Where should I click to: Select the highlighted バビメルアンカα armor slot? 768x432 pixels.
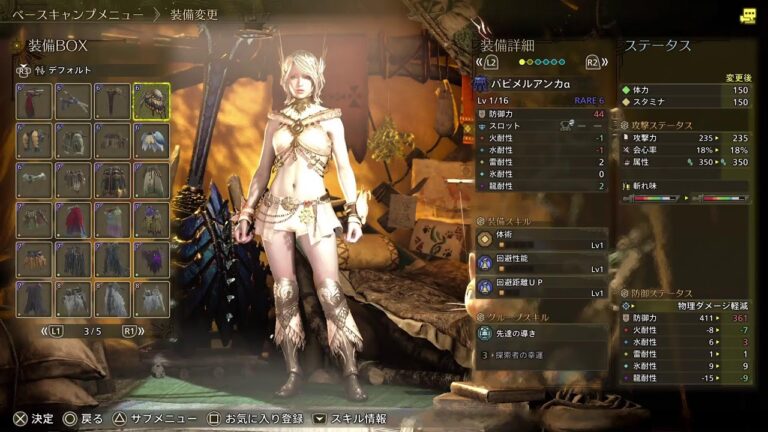pos(151,100)
